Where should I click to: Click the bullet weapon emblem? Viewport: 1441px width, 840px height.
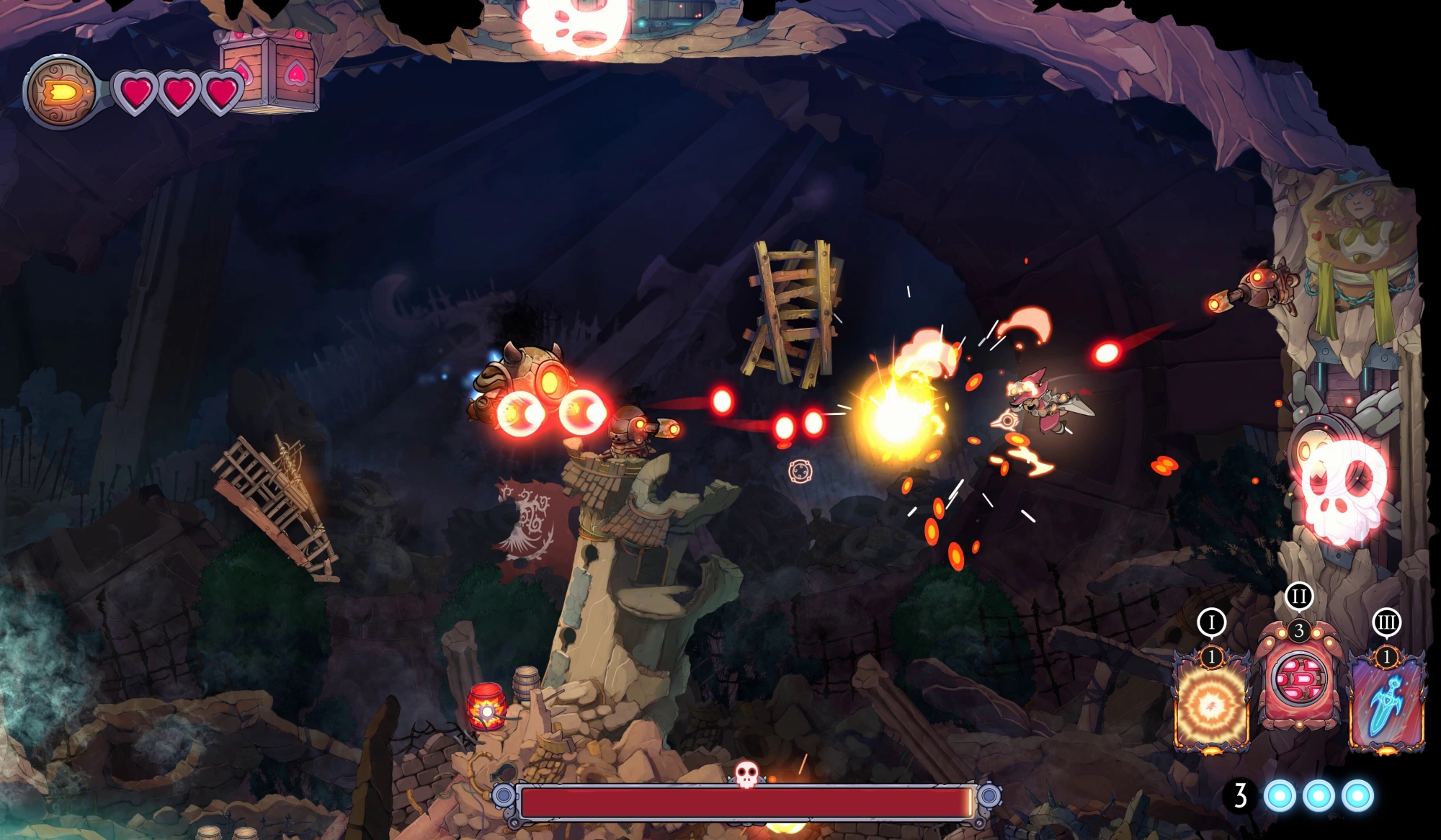click(x=61, y=92)
